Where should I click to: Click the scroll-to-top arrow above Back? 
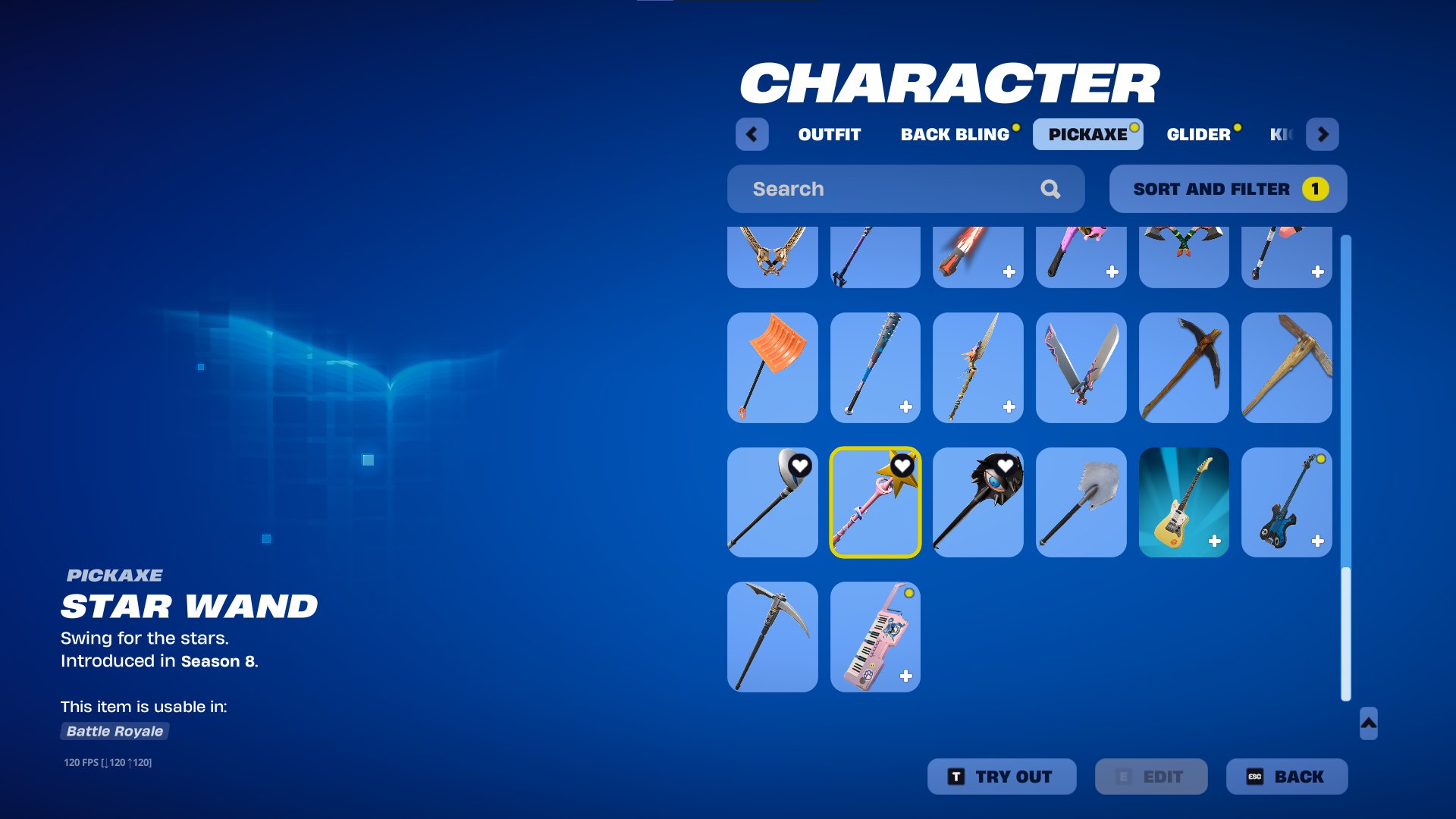coord(1367,725)
